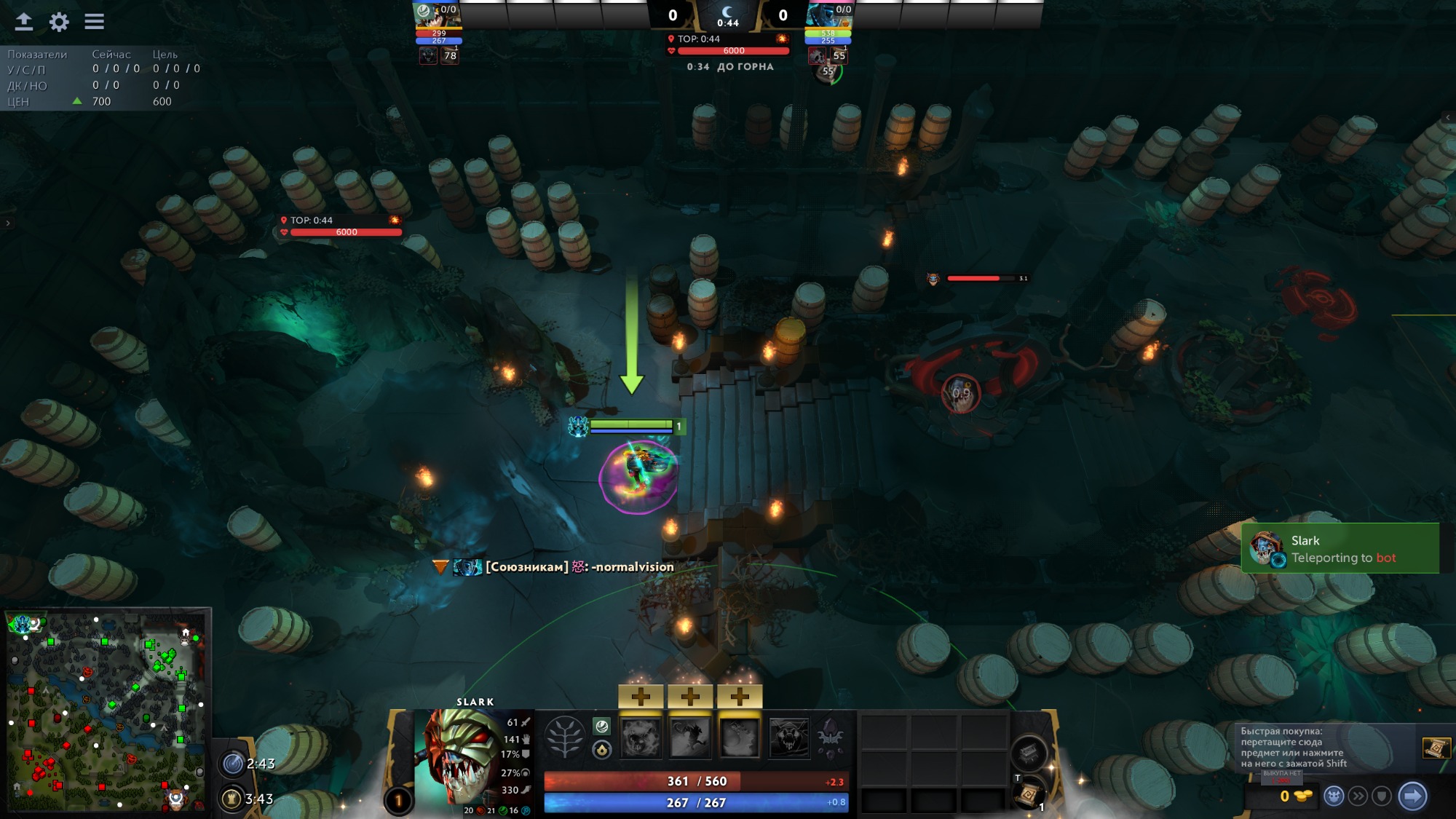Activate the courier speed burst button
This screenshot has width=1456, height=819.
pyautogui.click(x=1358, y=796)
